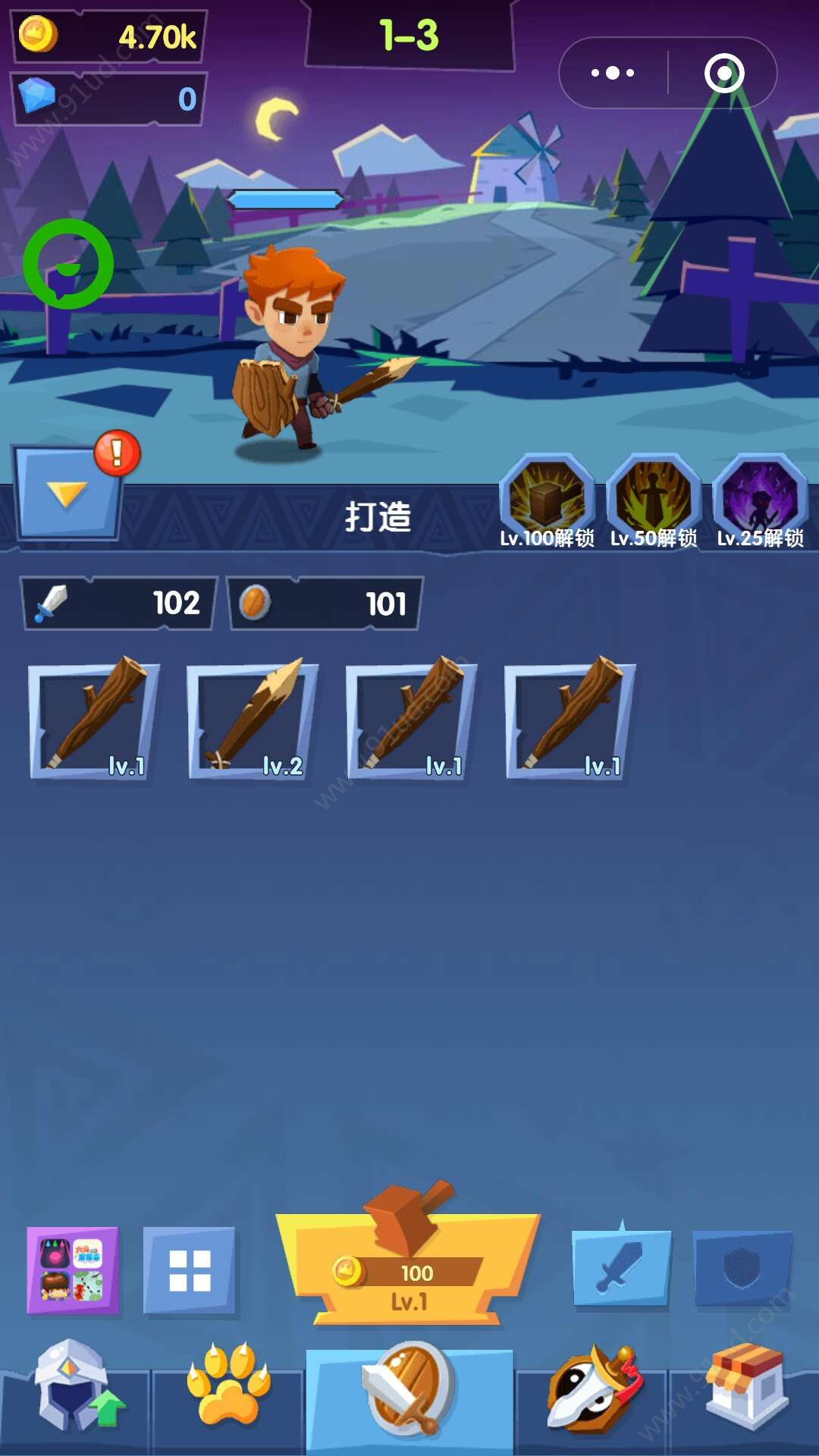
Task: Select the blue sword category button
Action: 622,1268
